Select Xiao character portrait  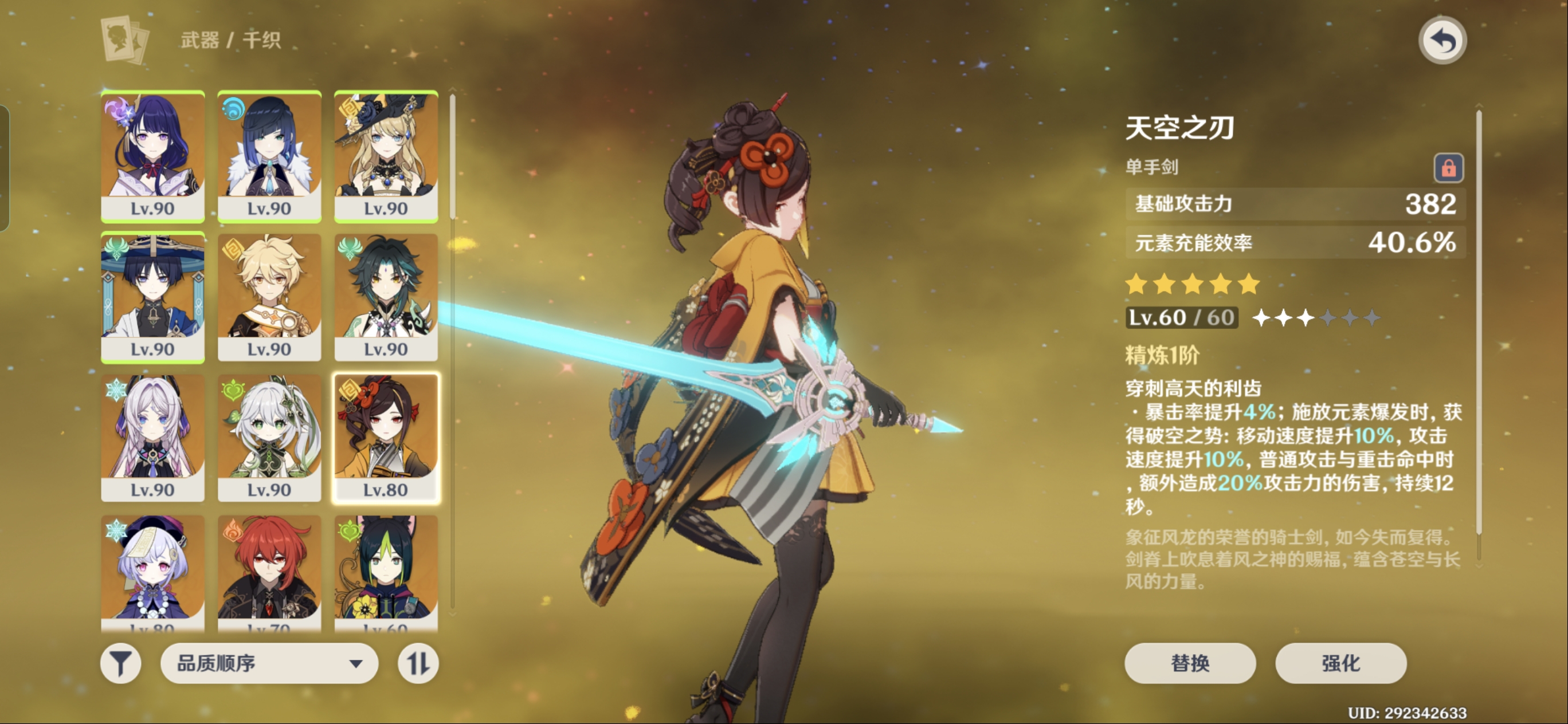[x=386, y=296]
